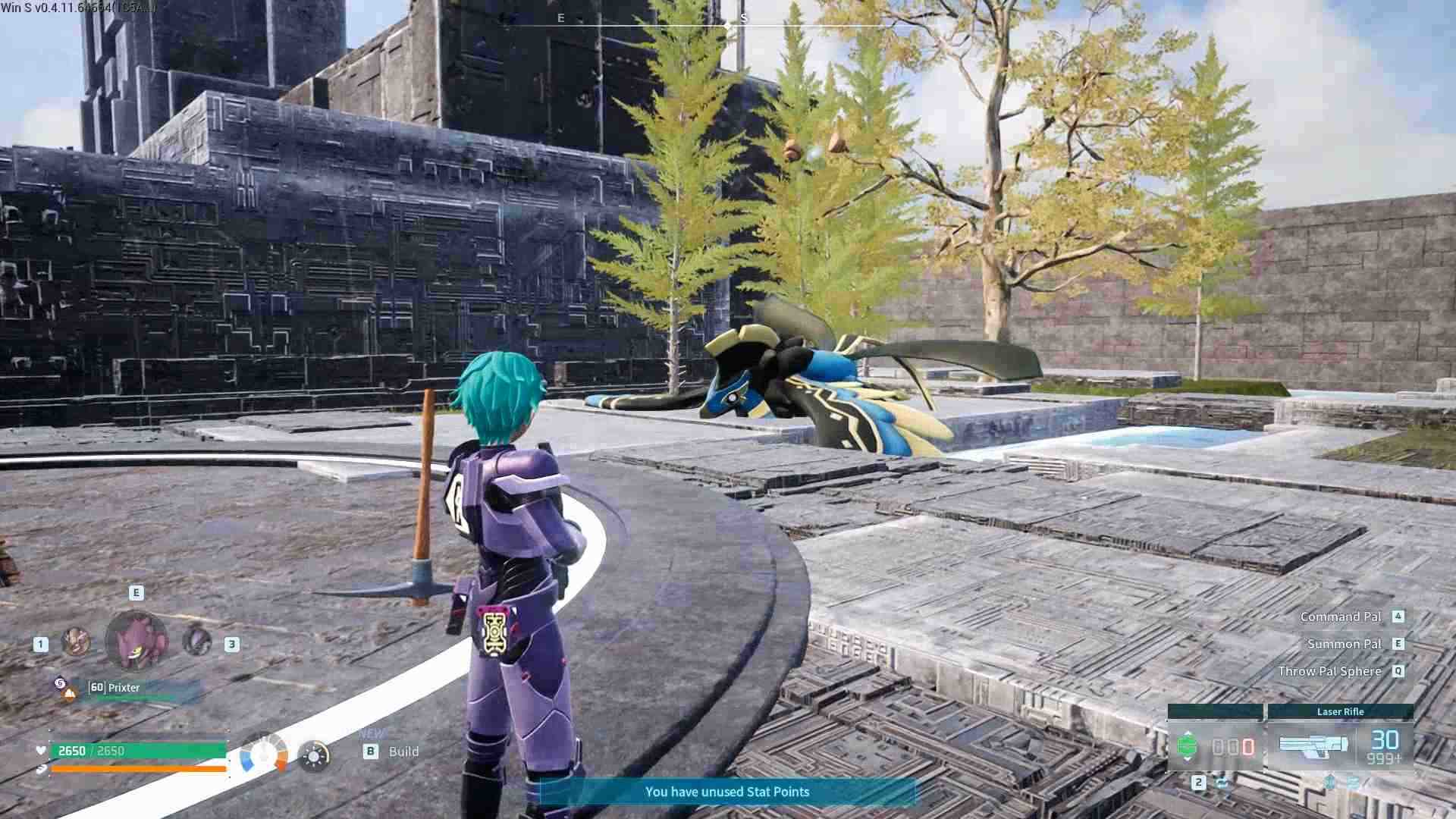The image size is (1456, 819).
Task: Select the Prixter pal portrait
Action: click(x=136, y=642)
